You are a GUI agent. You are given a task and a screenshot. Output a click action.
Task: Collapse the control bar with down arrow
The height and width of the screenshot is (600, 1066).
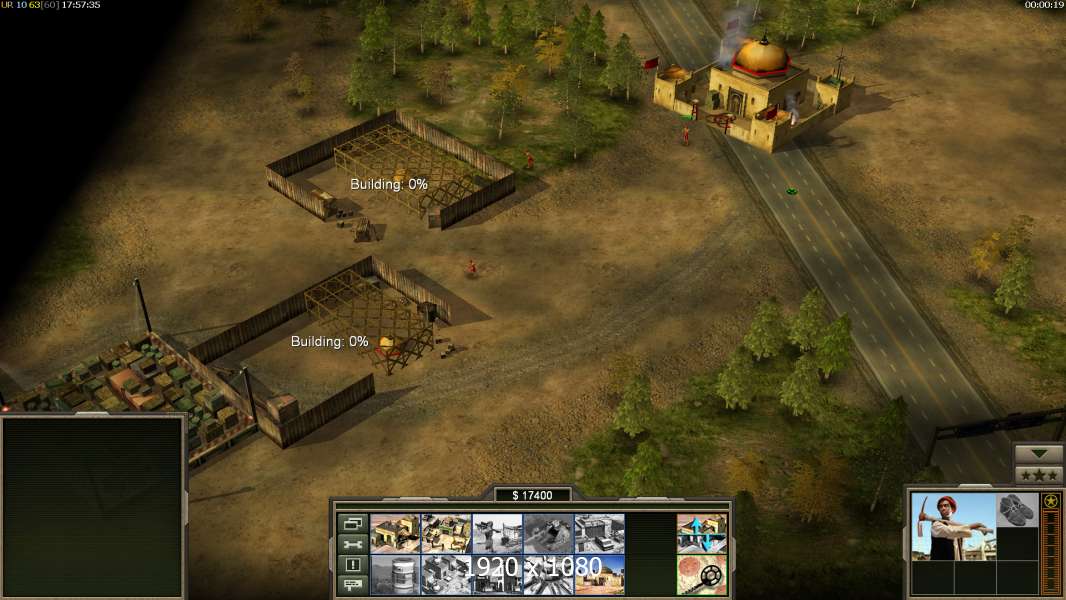[1038, 454]
